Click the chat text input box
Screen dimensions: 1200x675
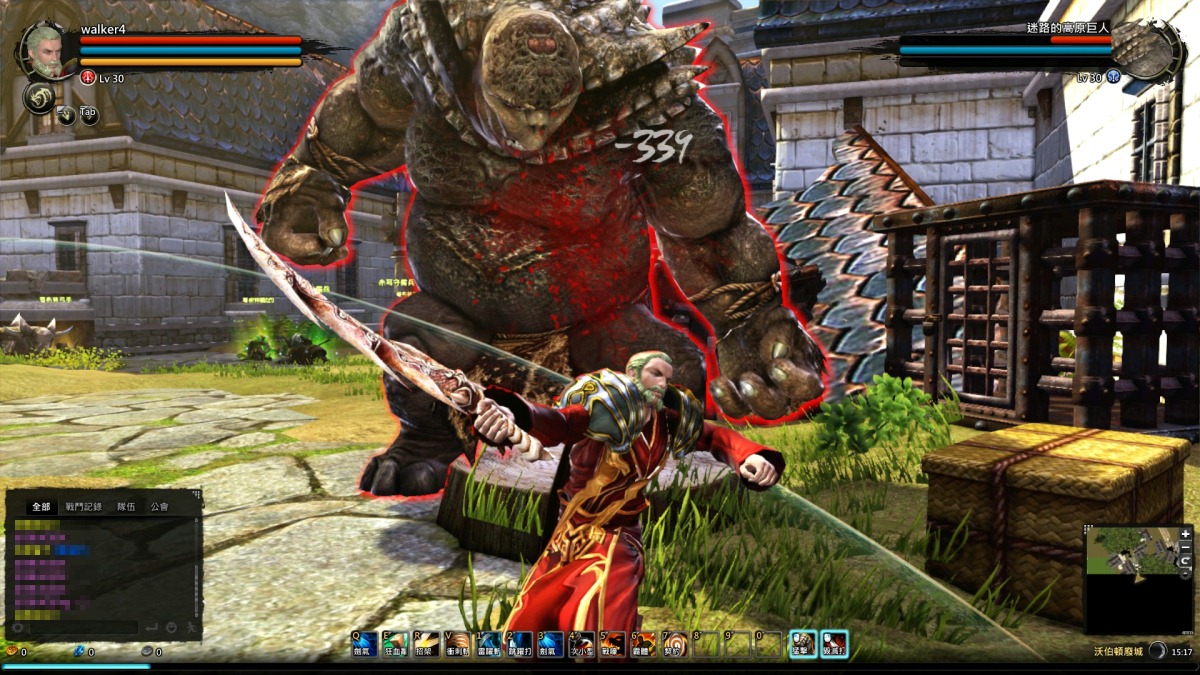[80, 628]
